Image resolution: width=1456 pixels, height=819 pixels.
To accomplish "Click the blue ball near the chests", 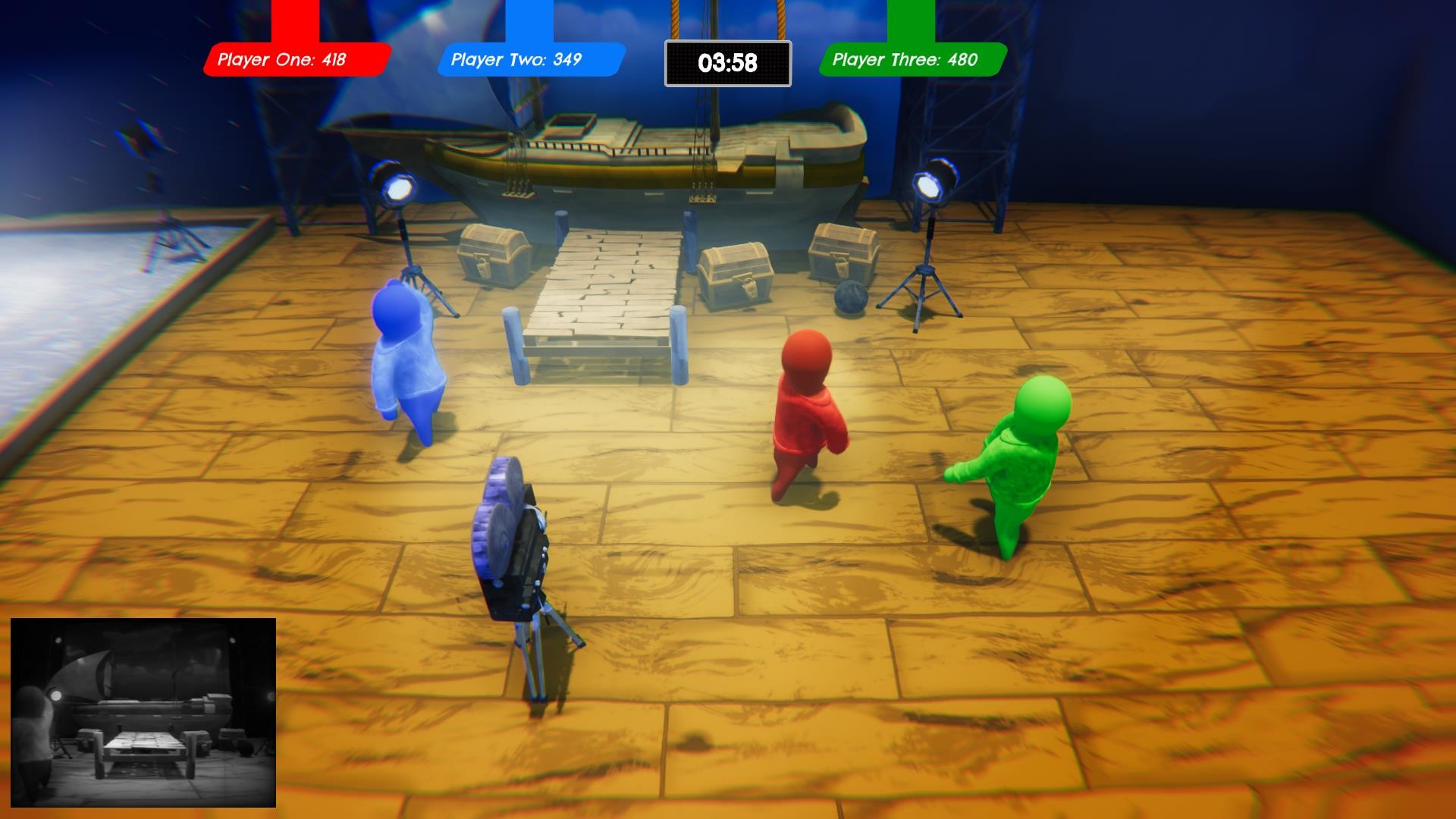I will click(852, 299).
